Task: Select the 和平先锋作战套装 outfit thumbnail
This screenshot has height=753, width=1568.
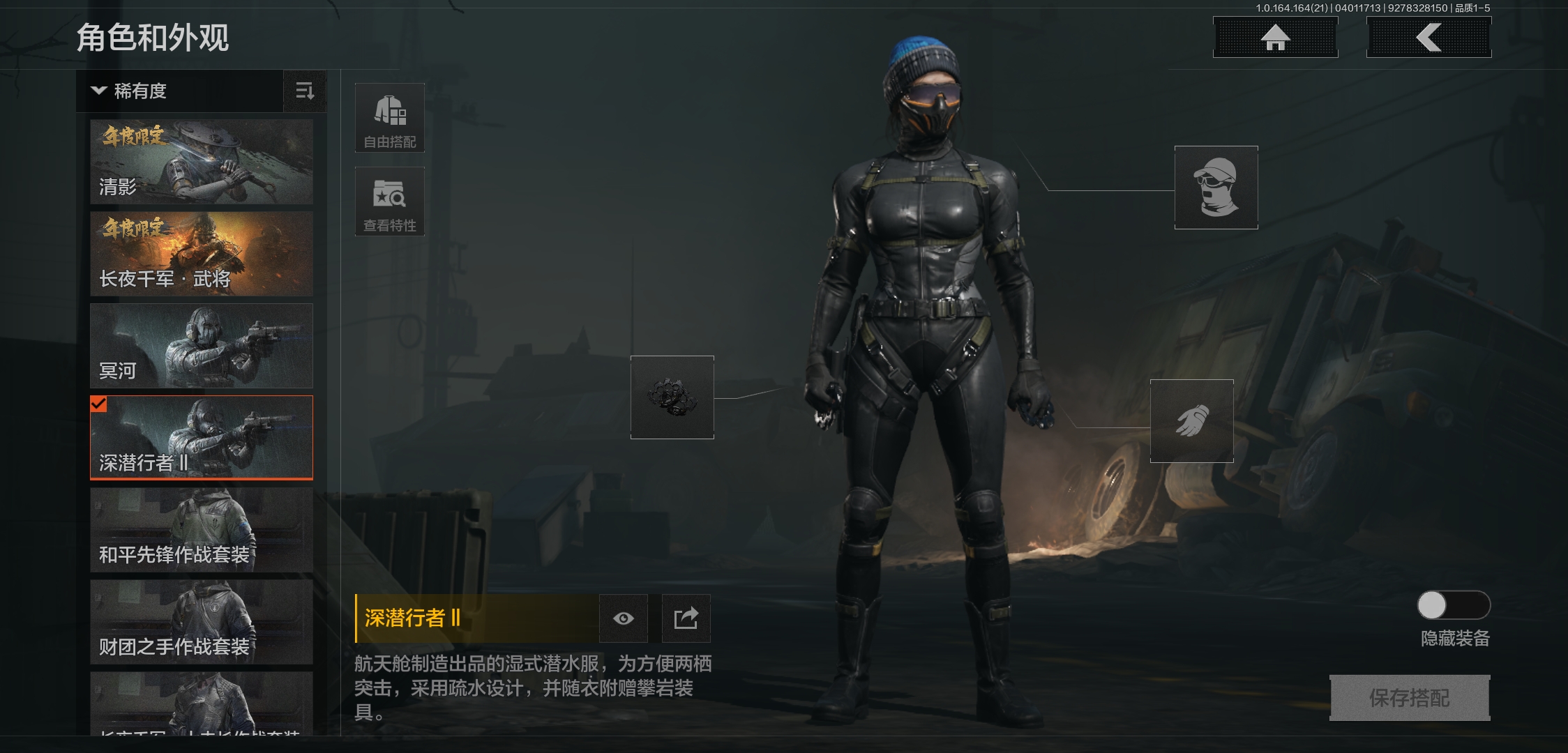Action: 201,530
